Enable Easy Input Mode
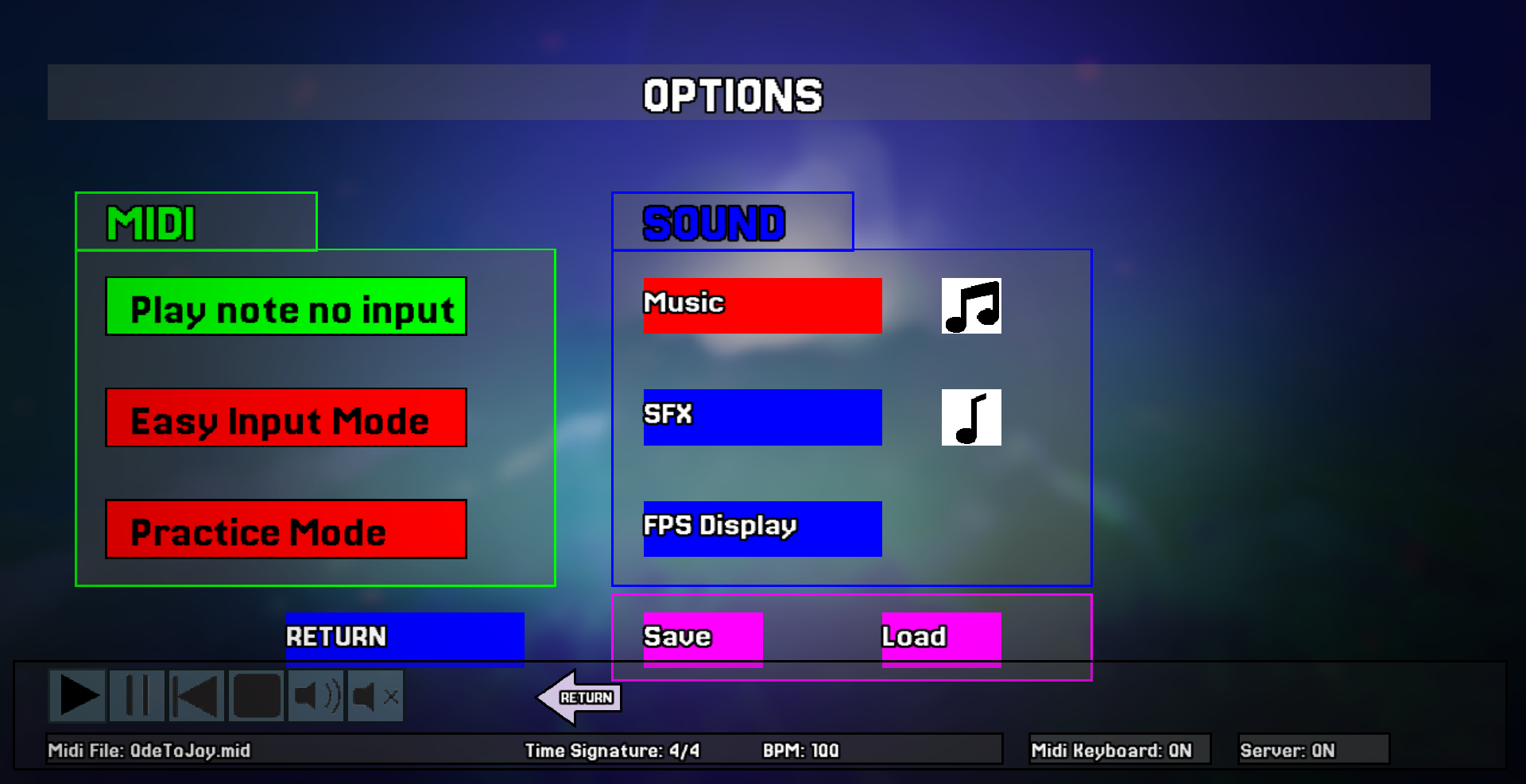1526x784 pixels. [x=286, y=419]
